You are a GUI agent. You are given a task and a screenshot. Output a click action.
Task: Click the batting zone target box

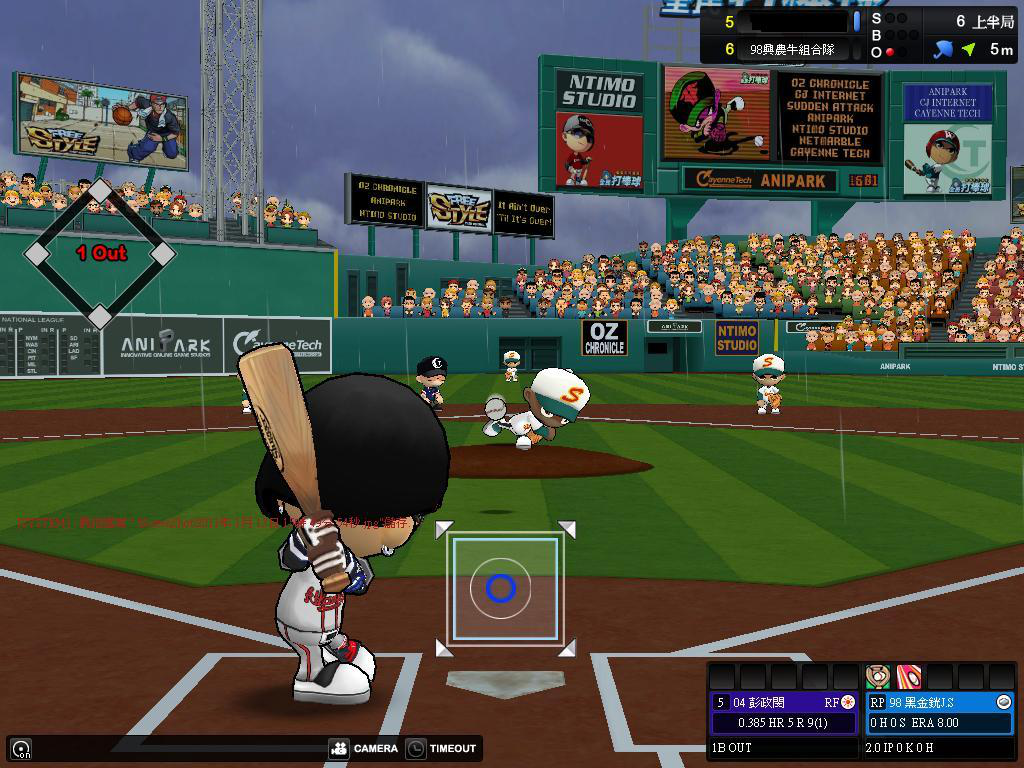[504, 588]
